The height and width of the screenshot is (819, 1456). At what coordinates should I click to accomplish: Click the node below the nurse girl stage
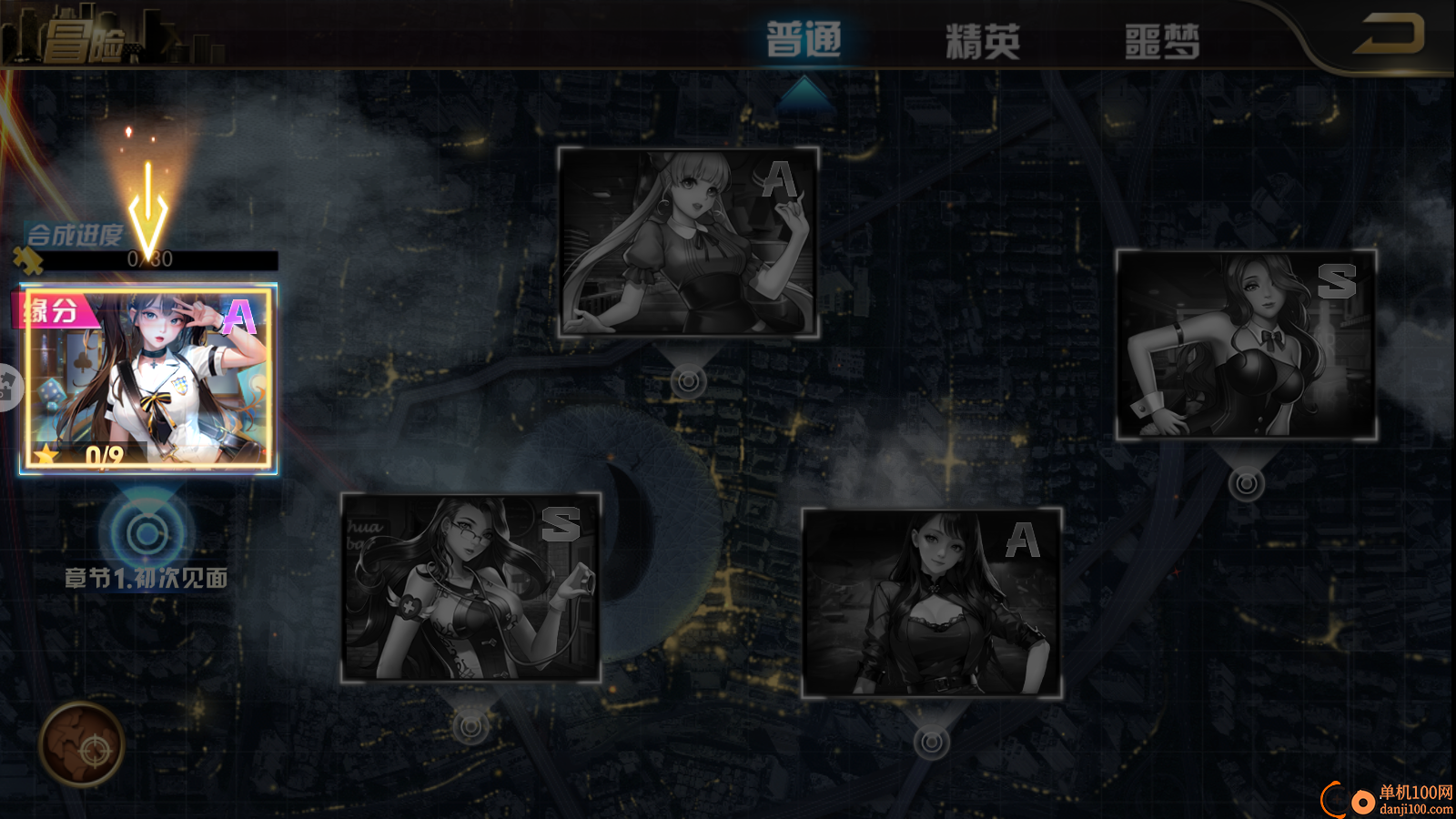click(x=470, y=725)
